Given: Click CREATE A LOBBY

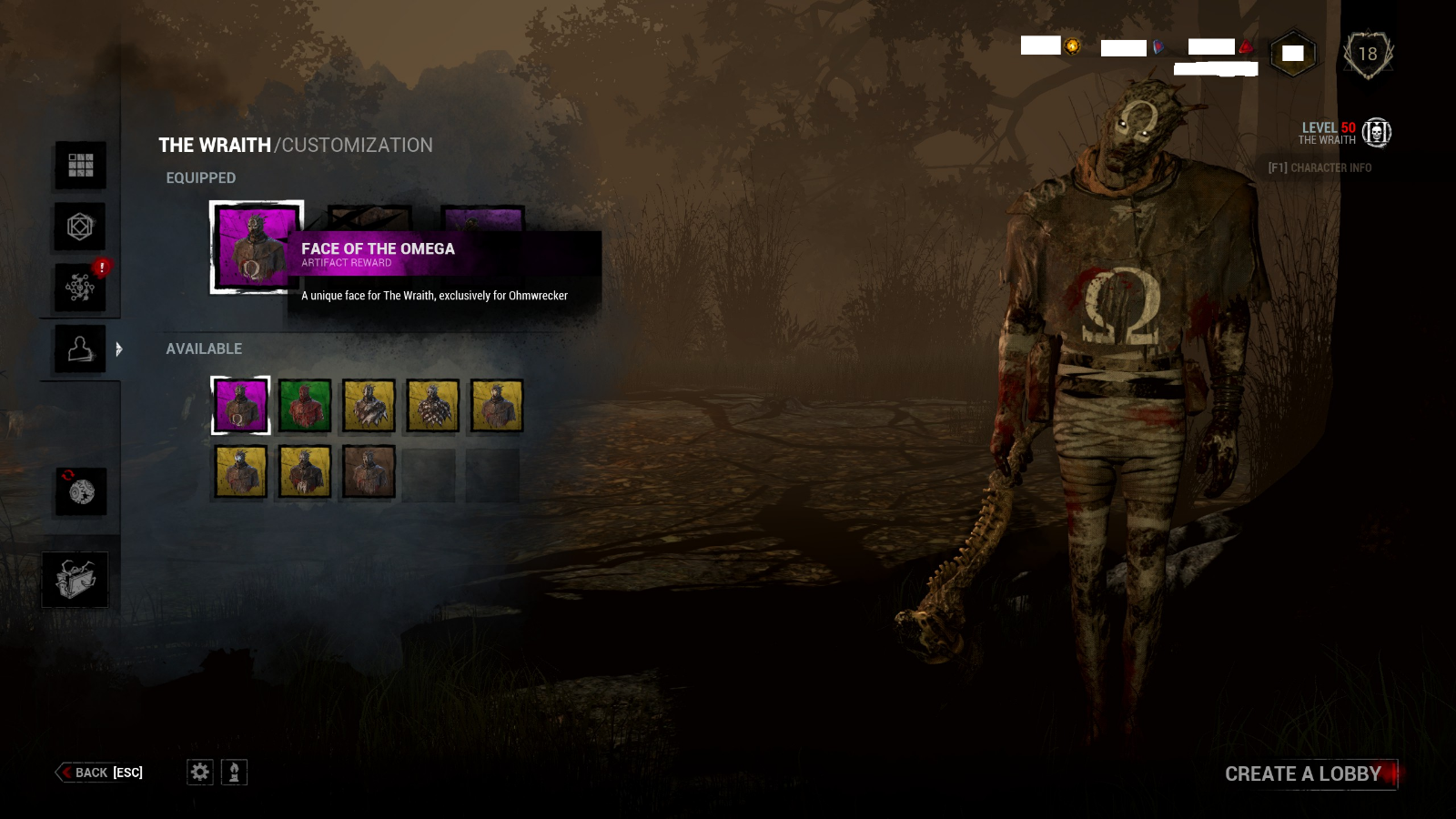Looking at the screenshot, I should point(1301,773).
